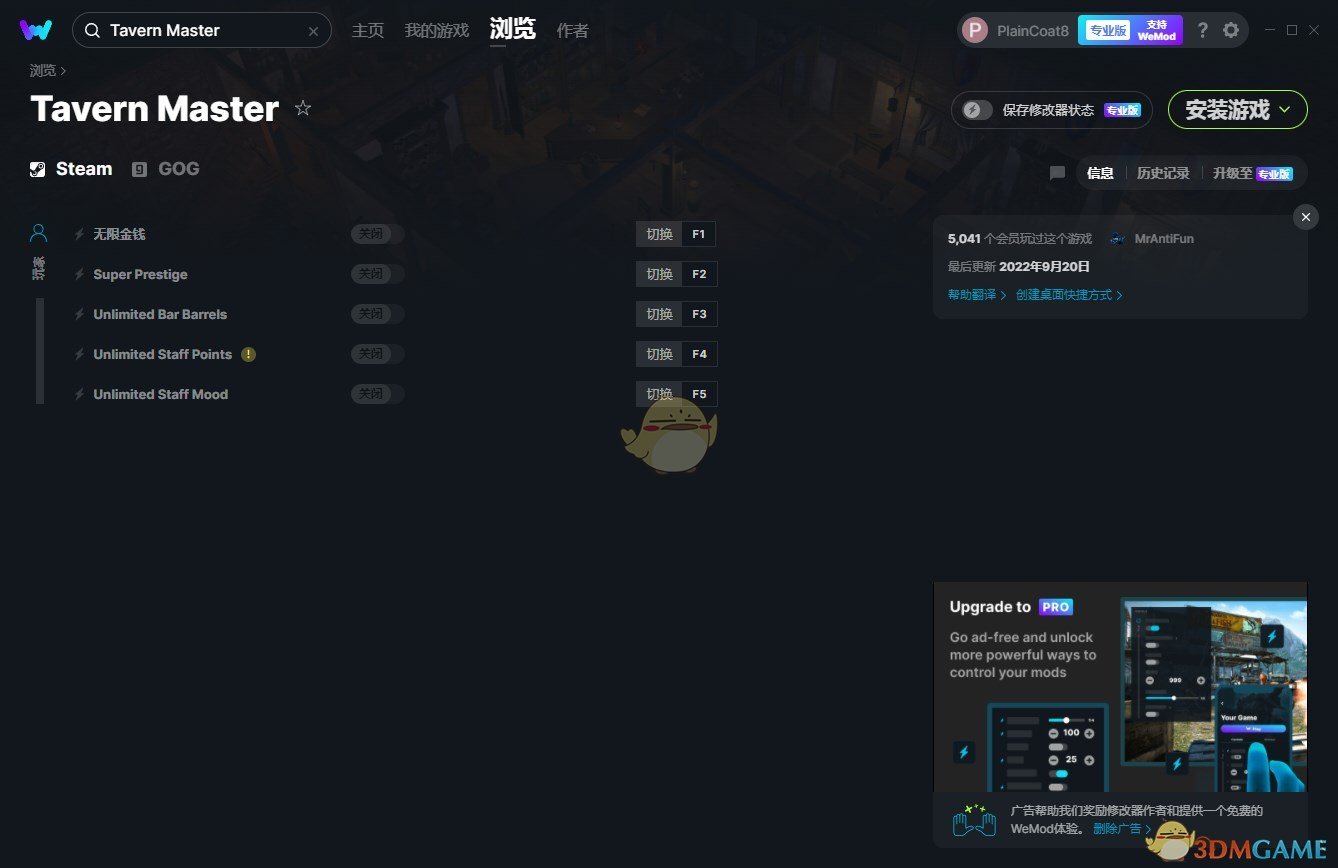Favorite Tavern Master using the star icon
This screenshot has height=868, width=1338.
pyautogui.click(x=303, y=108)
